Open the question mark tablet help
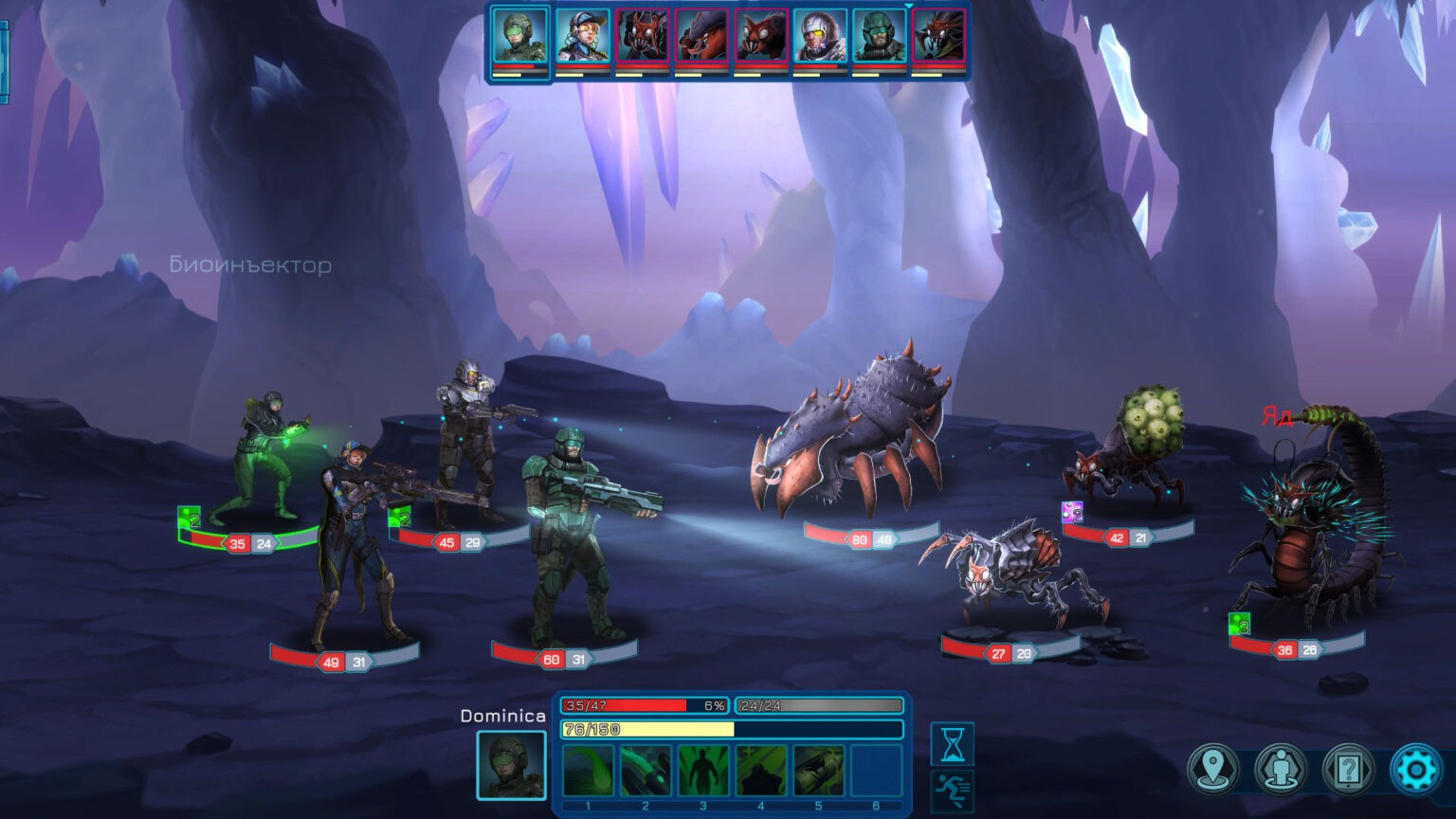1456x819 pixels. pyautogui.click(x=1348, y=769)
